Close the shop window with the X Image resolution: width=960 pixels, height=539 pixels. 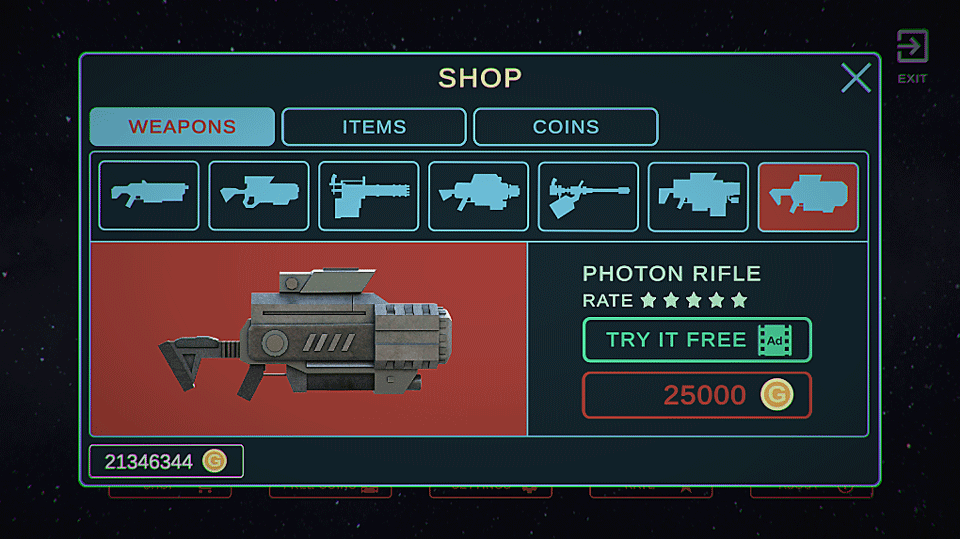[855, 78]
